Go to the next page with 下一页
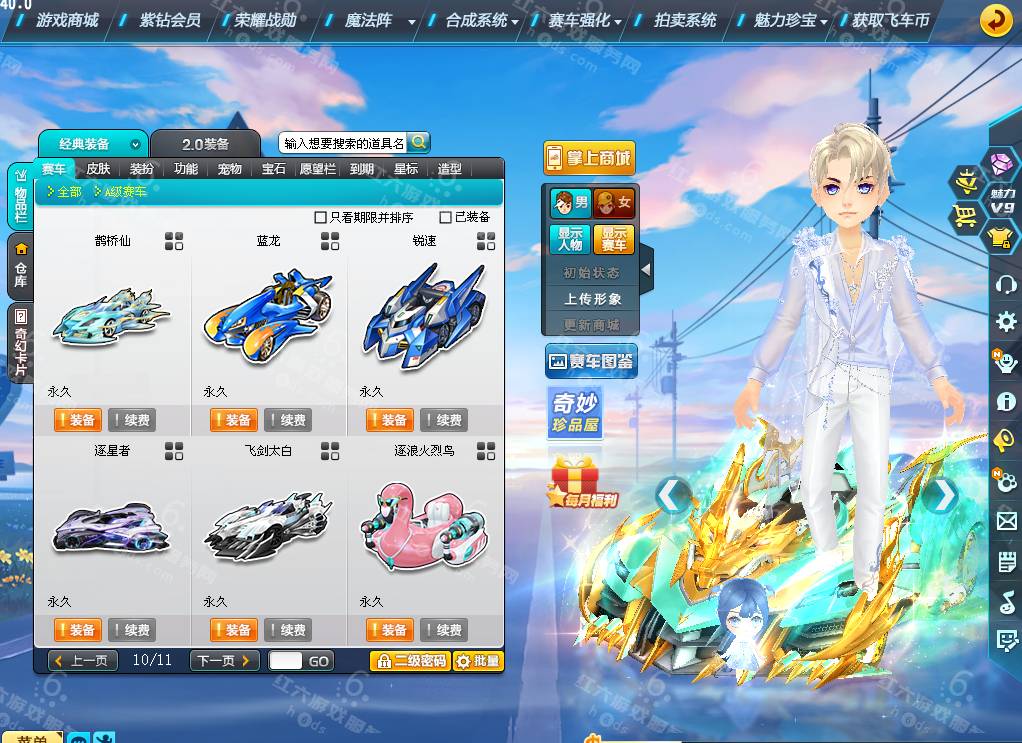The image size is (1022, 743). [x=224, y=661]
